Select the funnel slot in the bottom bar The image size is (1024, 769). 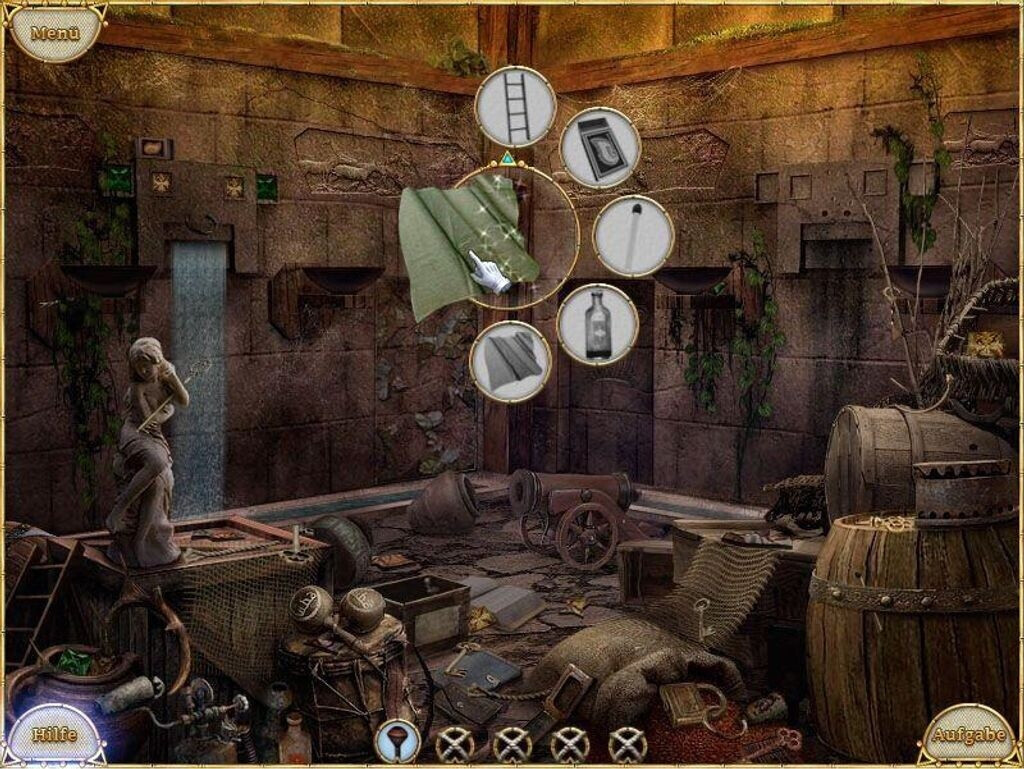point(397,741)
